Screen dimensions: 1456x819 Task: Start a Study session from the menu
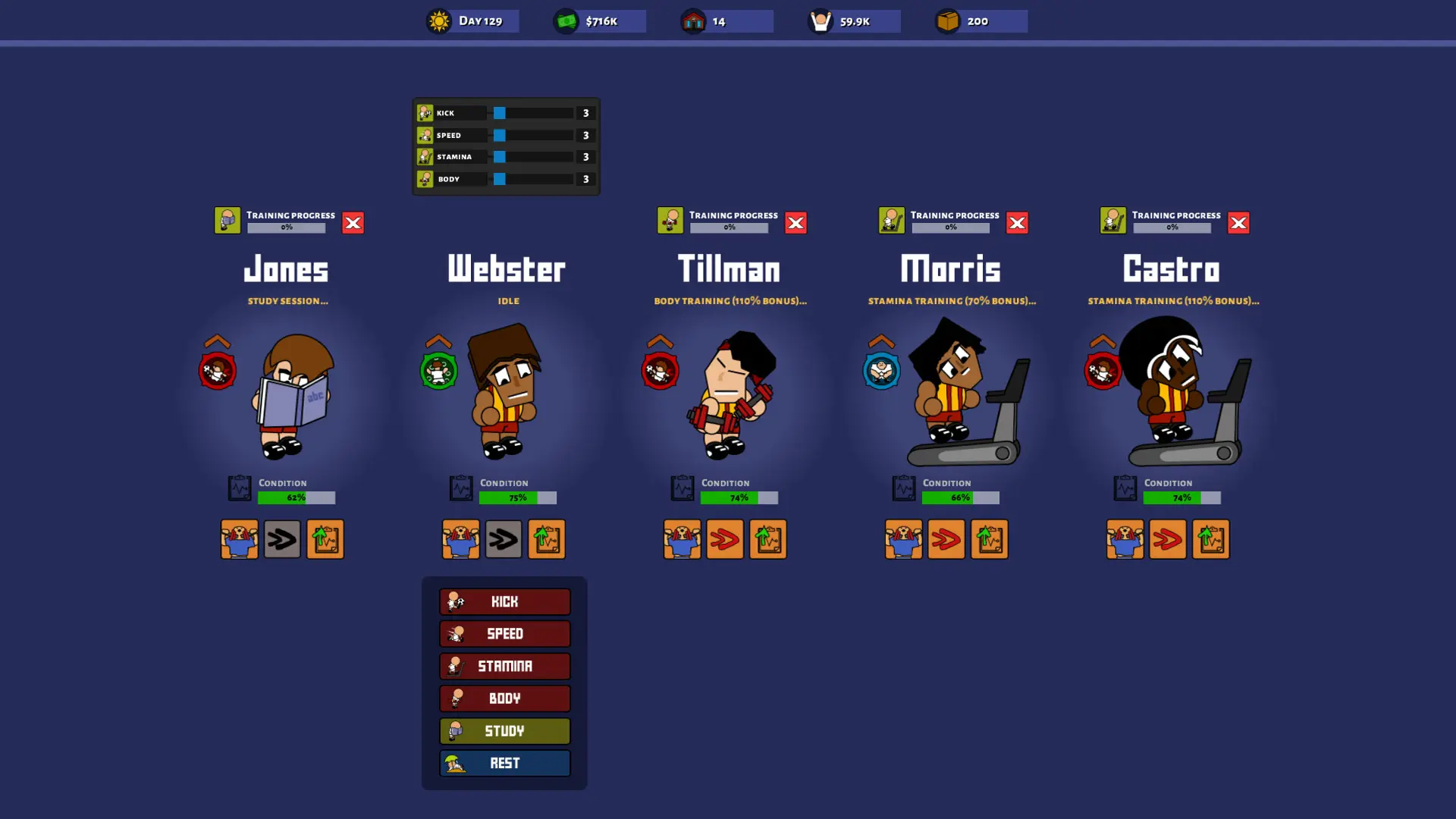coord(504,731)
